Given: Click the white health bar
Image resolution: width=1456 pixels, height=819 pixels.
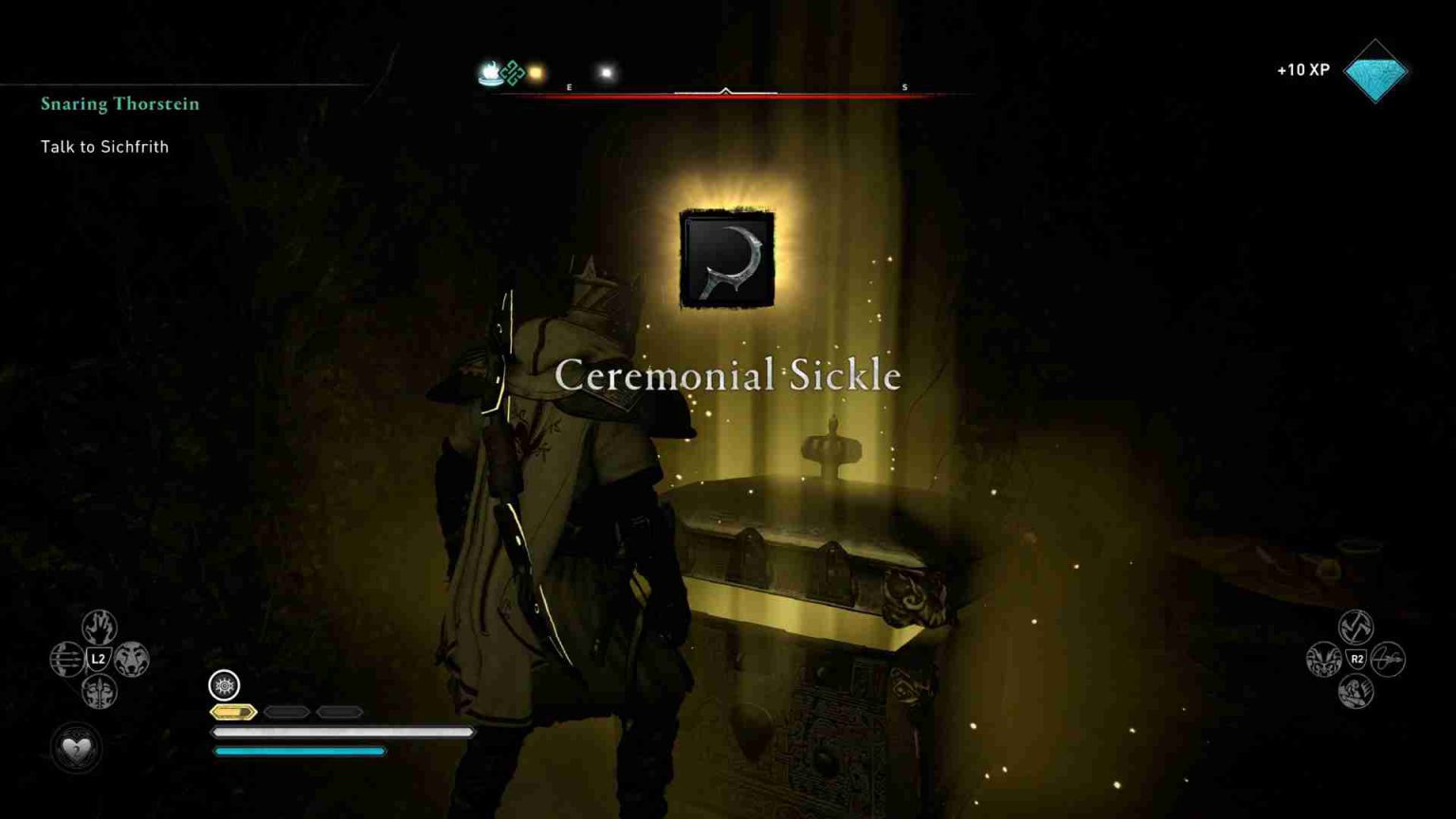Looking at the screenshot, I should point(343,732).
